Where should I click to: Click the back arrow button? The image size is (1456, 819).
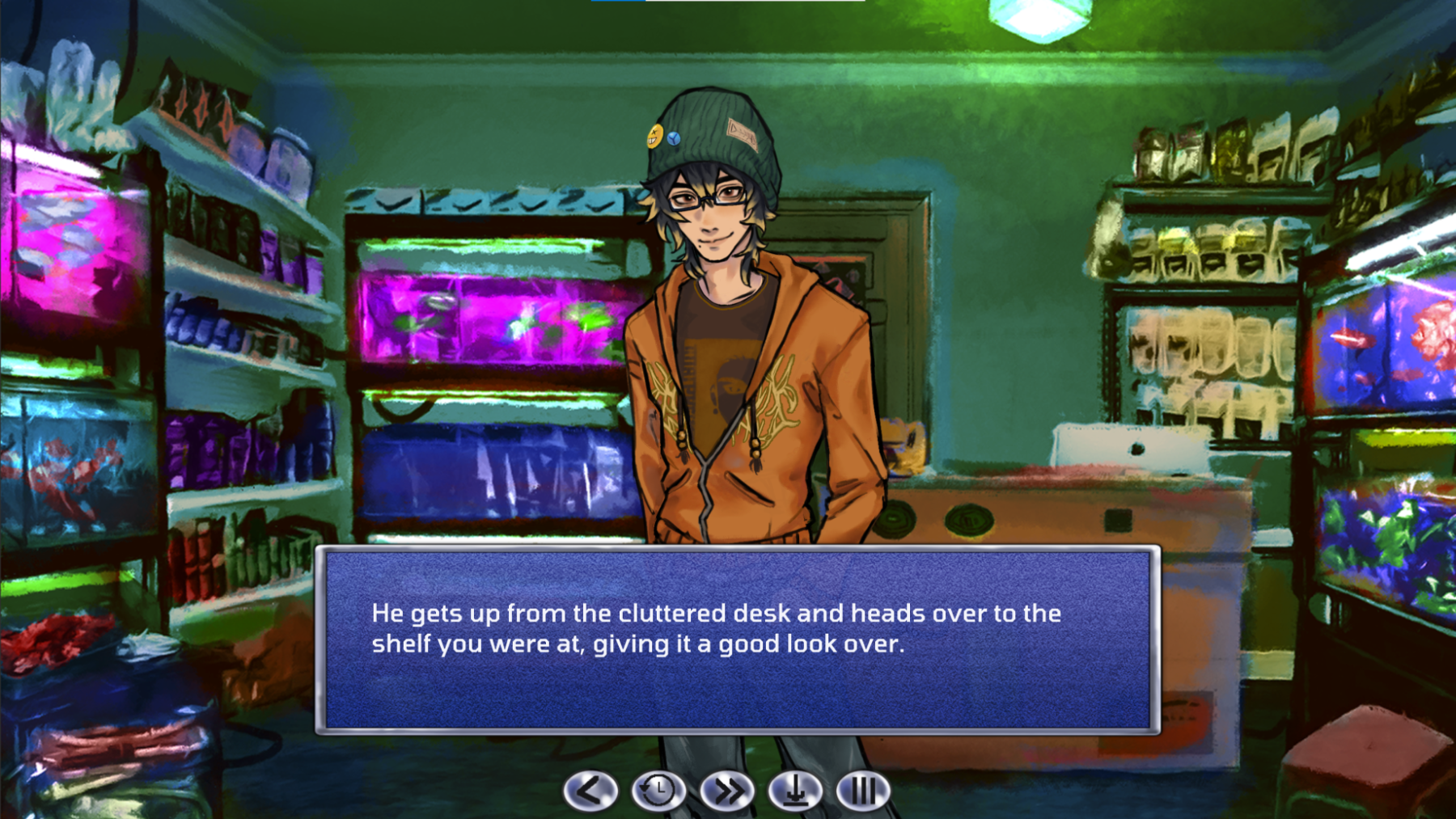tap(590, 790)
